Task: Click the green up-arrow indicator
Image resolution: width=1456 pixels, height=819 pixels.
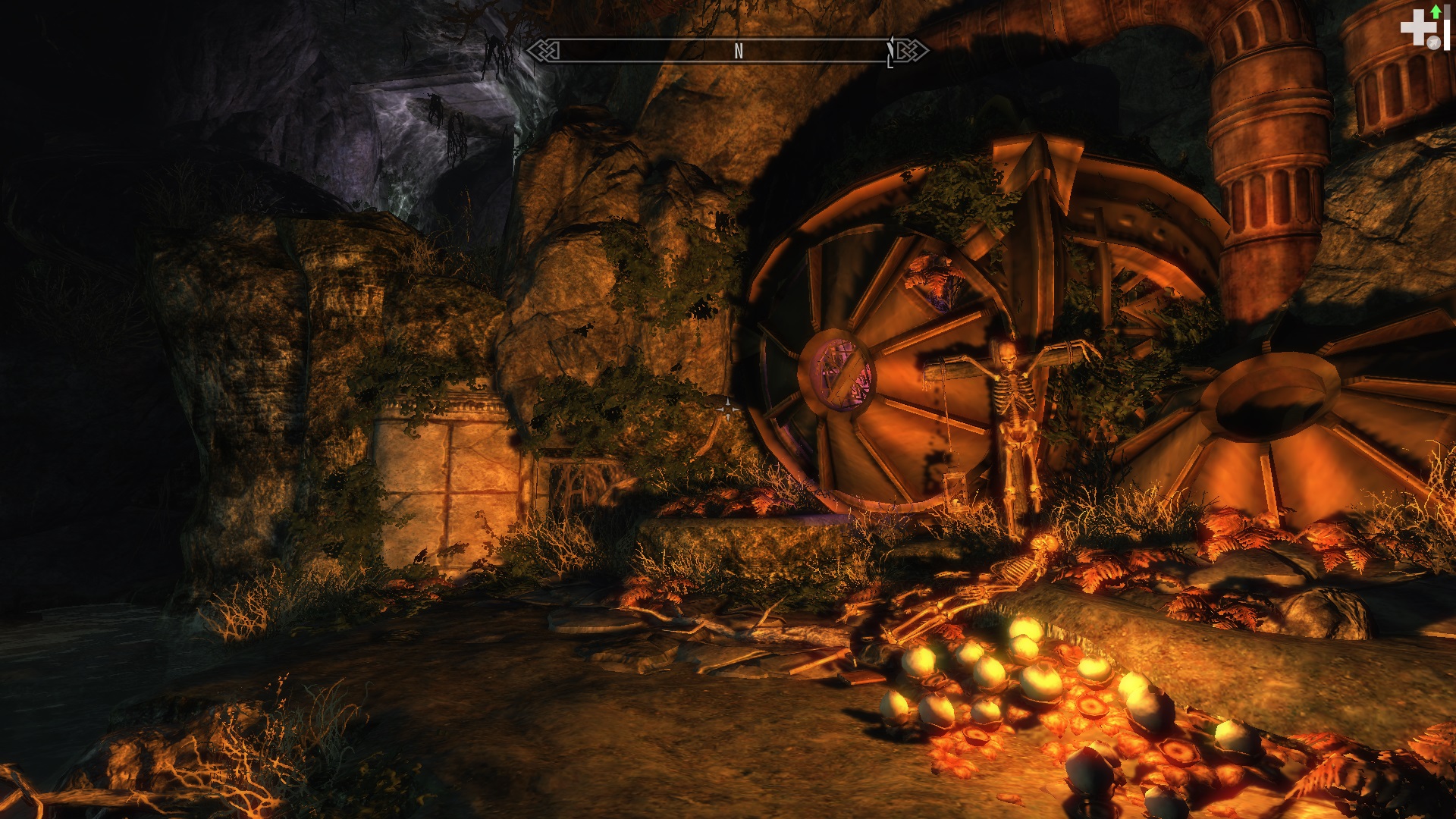Action: point(1436,11)
